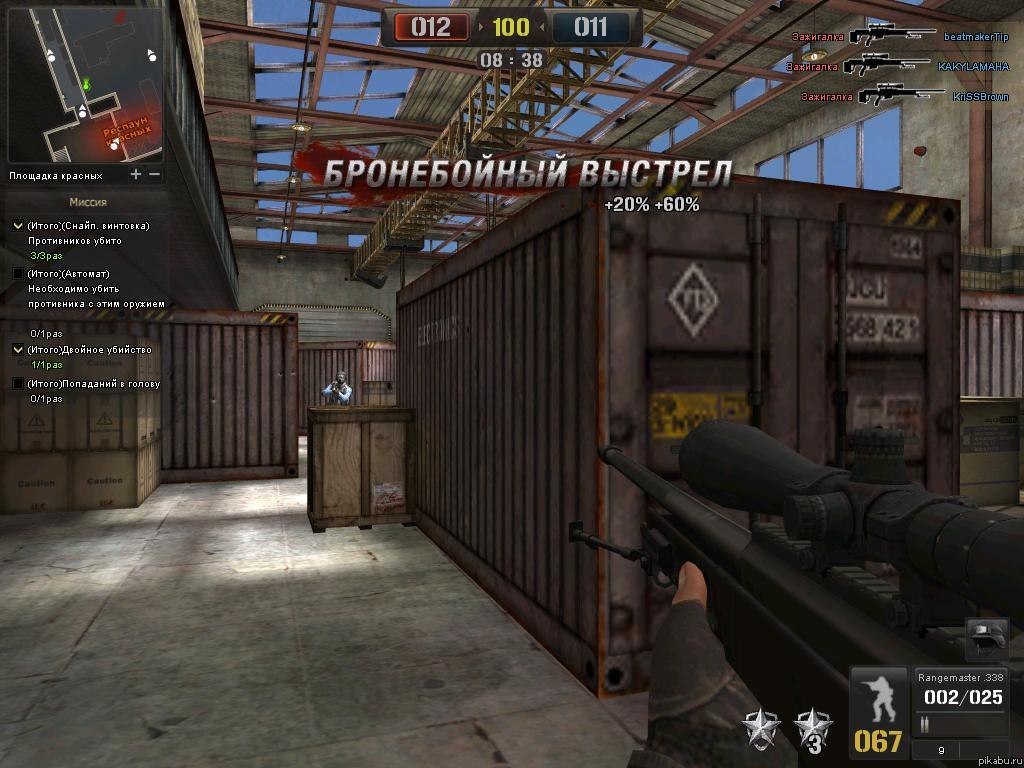Click the star medal with number 3
Viewport: 1024px width, 768px height.
812,731
